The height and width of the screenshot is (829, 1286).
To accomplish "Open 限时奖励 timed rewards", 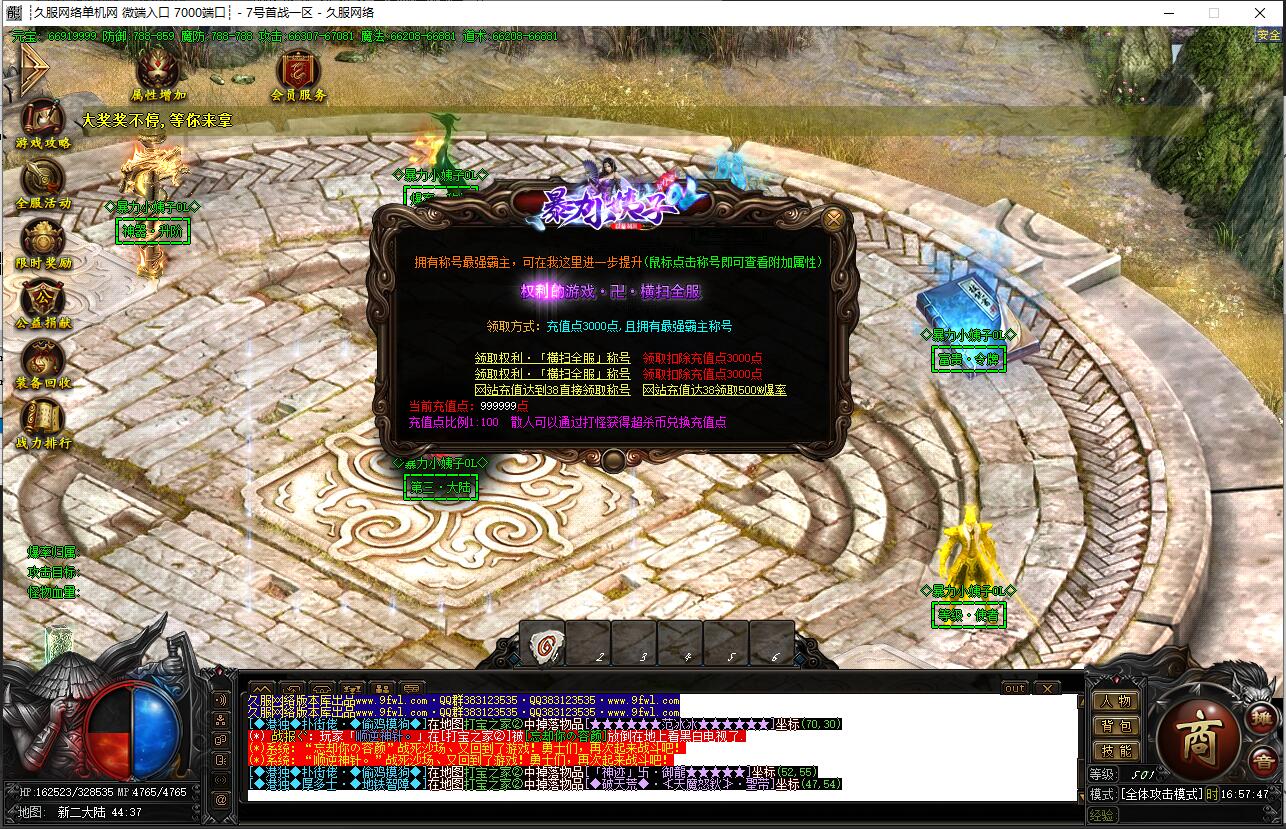I will click(43, 240).
